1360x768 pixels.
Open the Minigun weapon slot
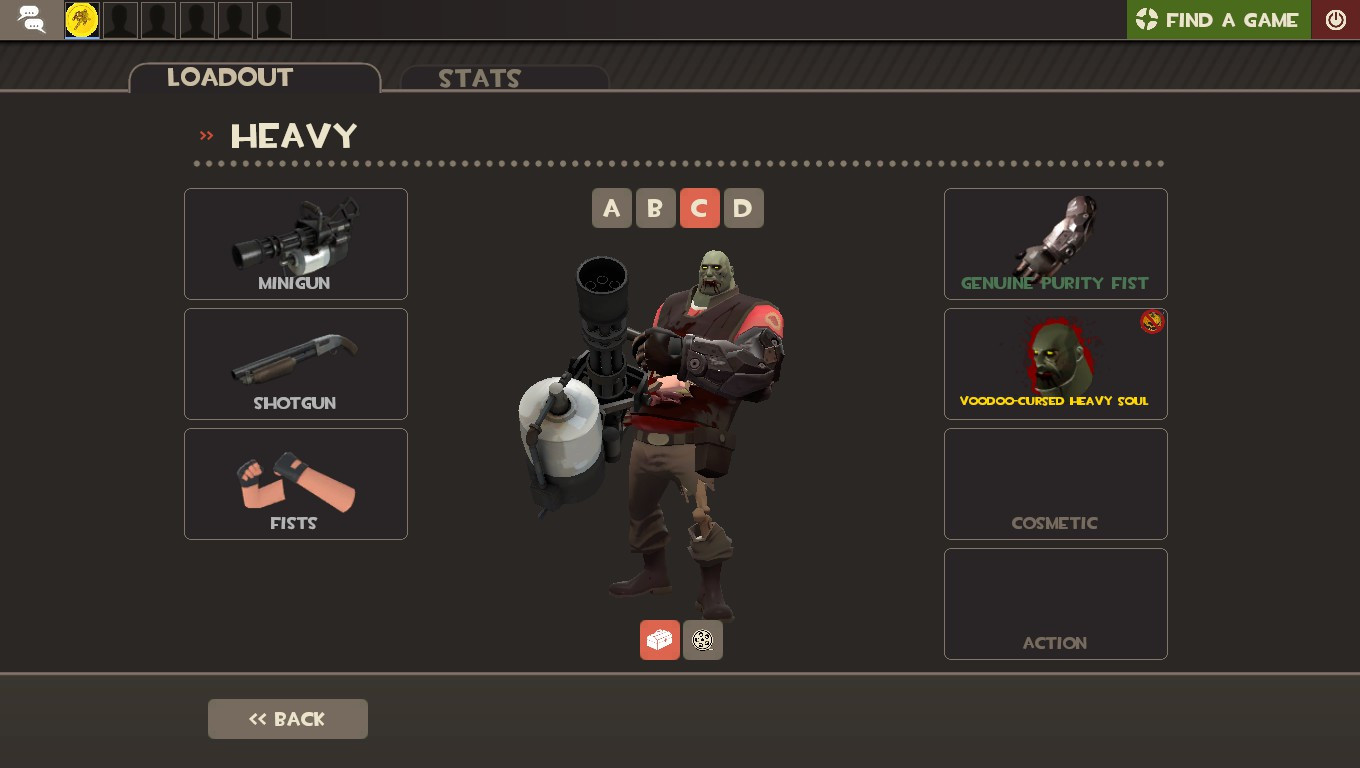point(295,243)
